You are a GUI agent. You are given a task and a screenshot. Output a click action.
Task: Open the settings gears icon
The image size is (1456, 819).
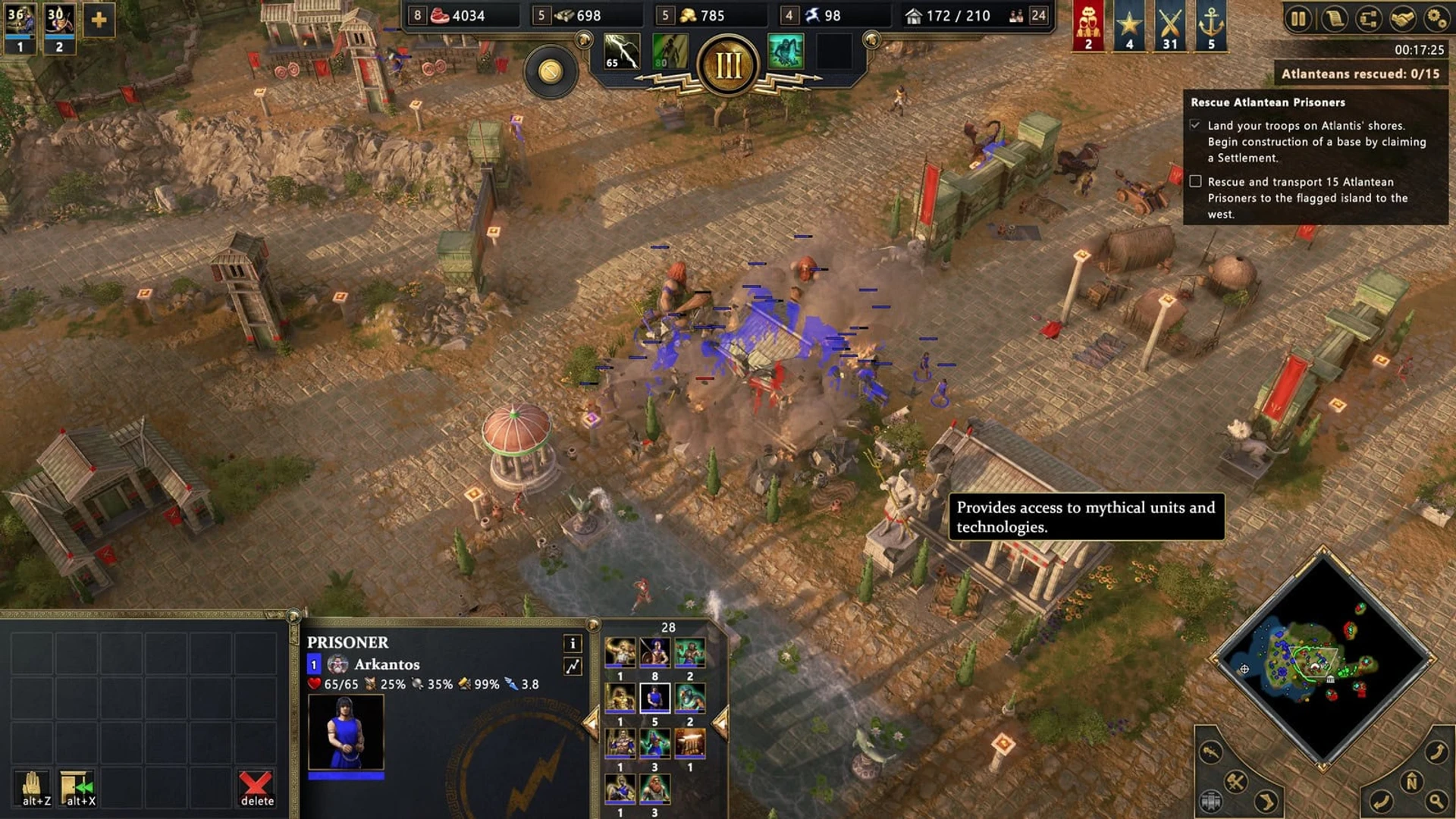pyautogui.click(x=1436, y=17)
